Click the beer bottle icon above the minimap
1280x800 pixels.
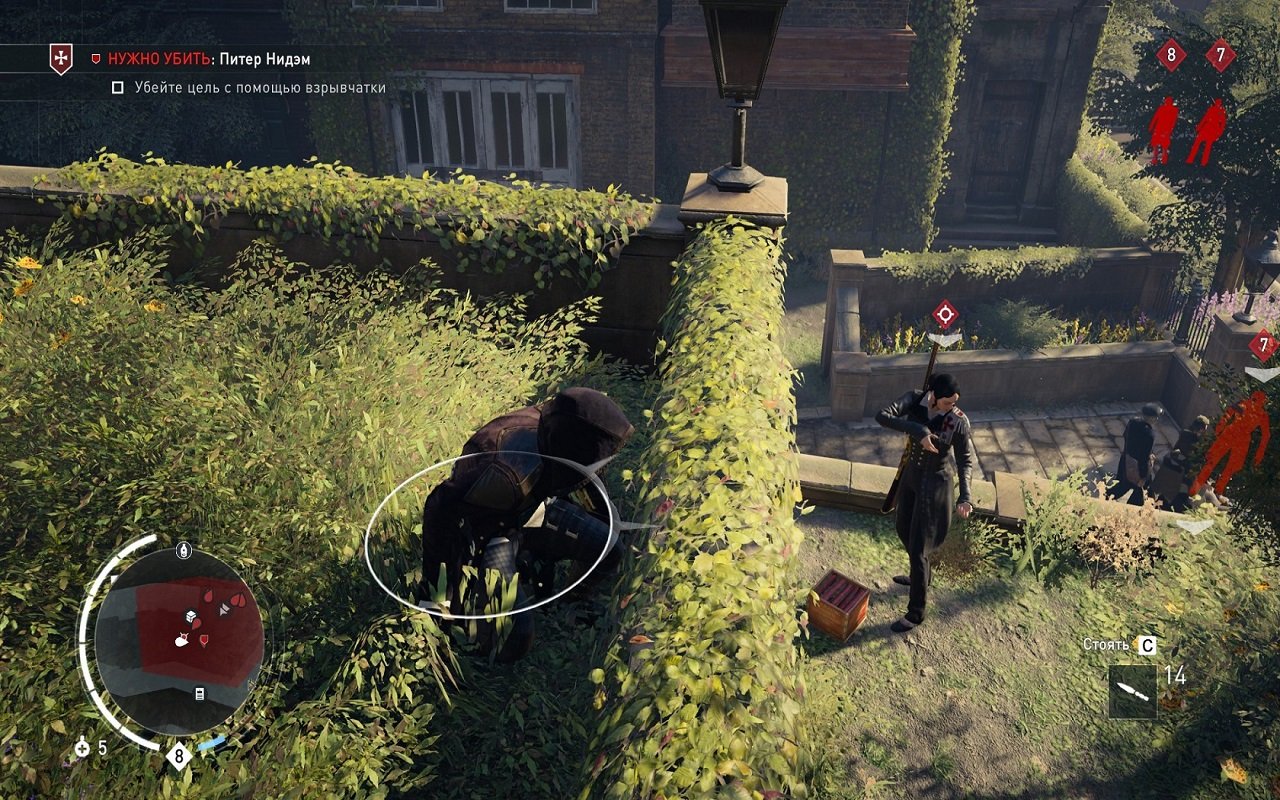coord(183,549)
